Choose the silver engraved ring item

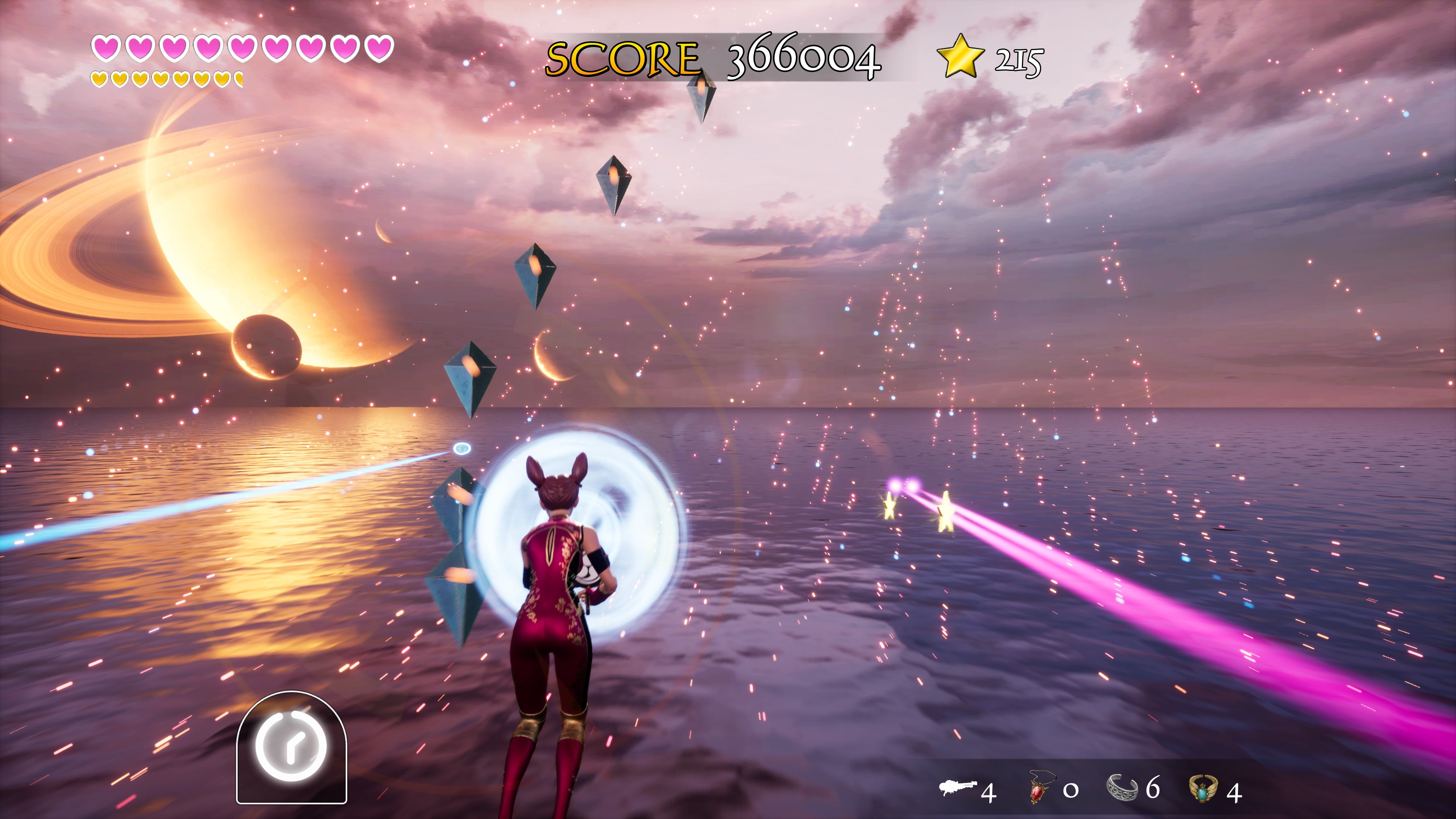pyautogui.click(x=1122, y=788)
